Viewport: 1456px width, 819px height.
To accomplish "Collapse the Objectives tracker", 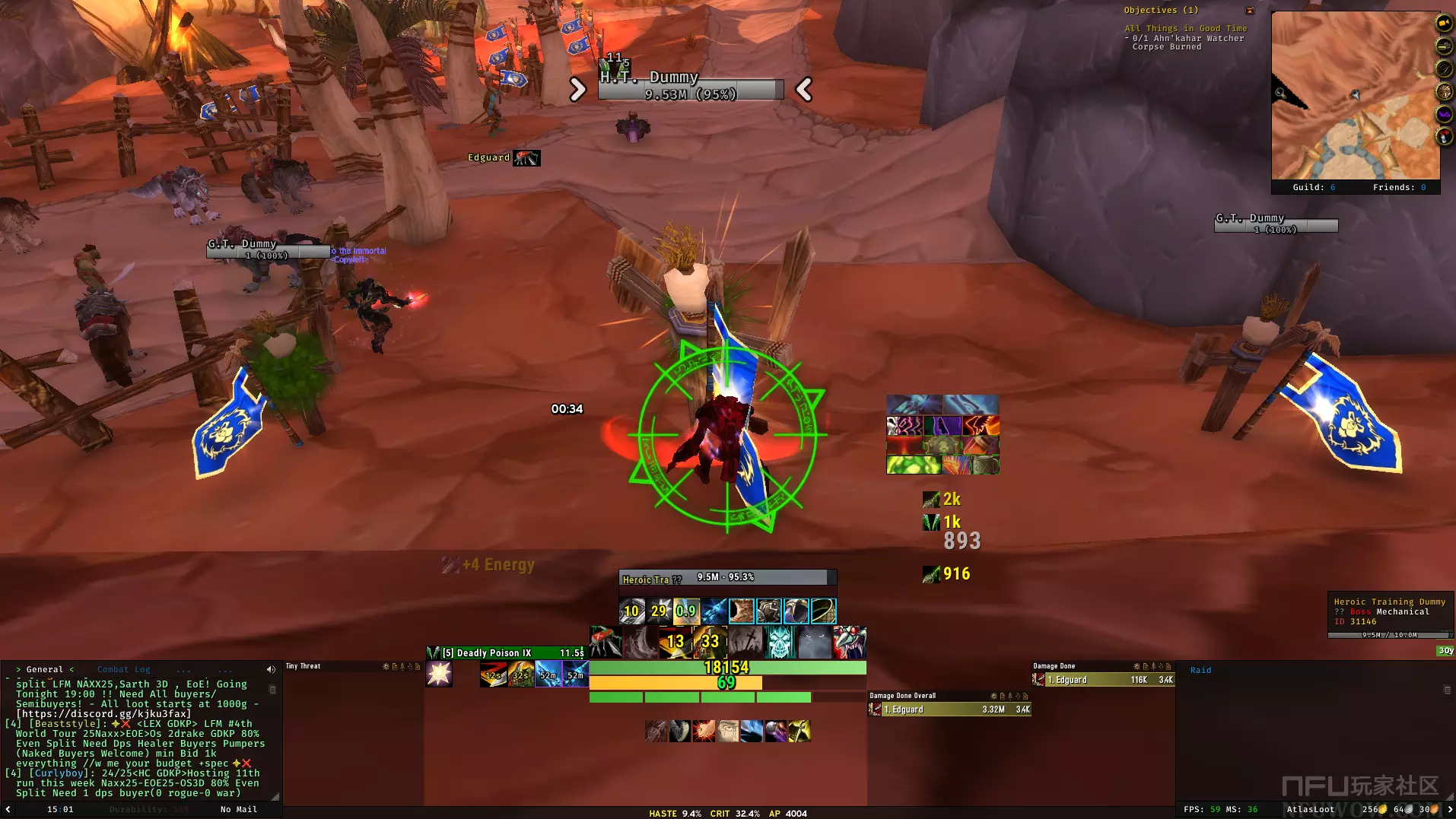I will click(1250, 11).
